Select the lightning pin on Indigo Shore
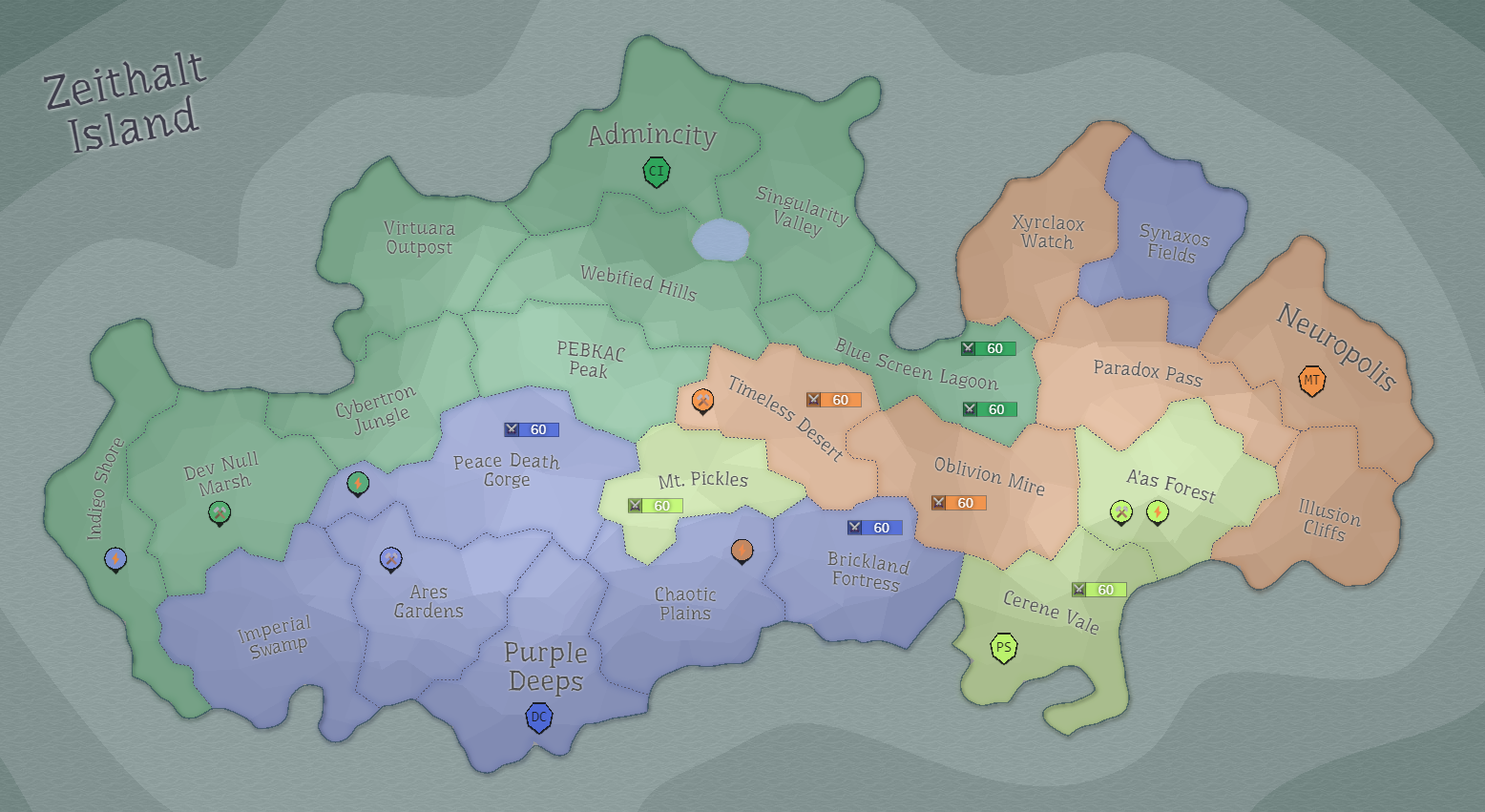The height and width of the screenshot is (812, 1485). click(116, 560)
